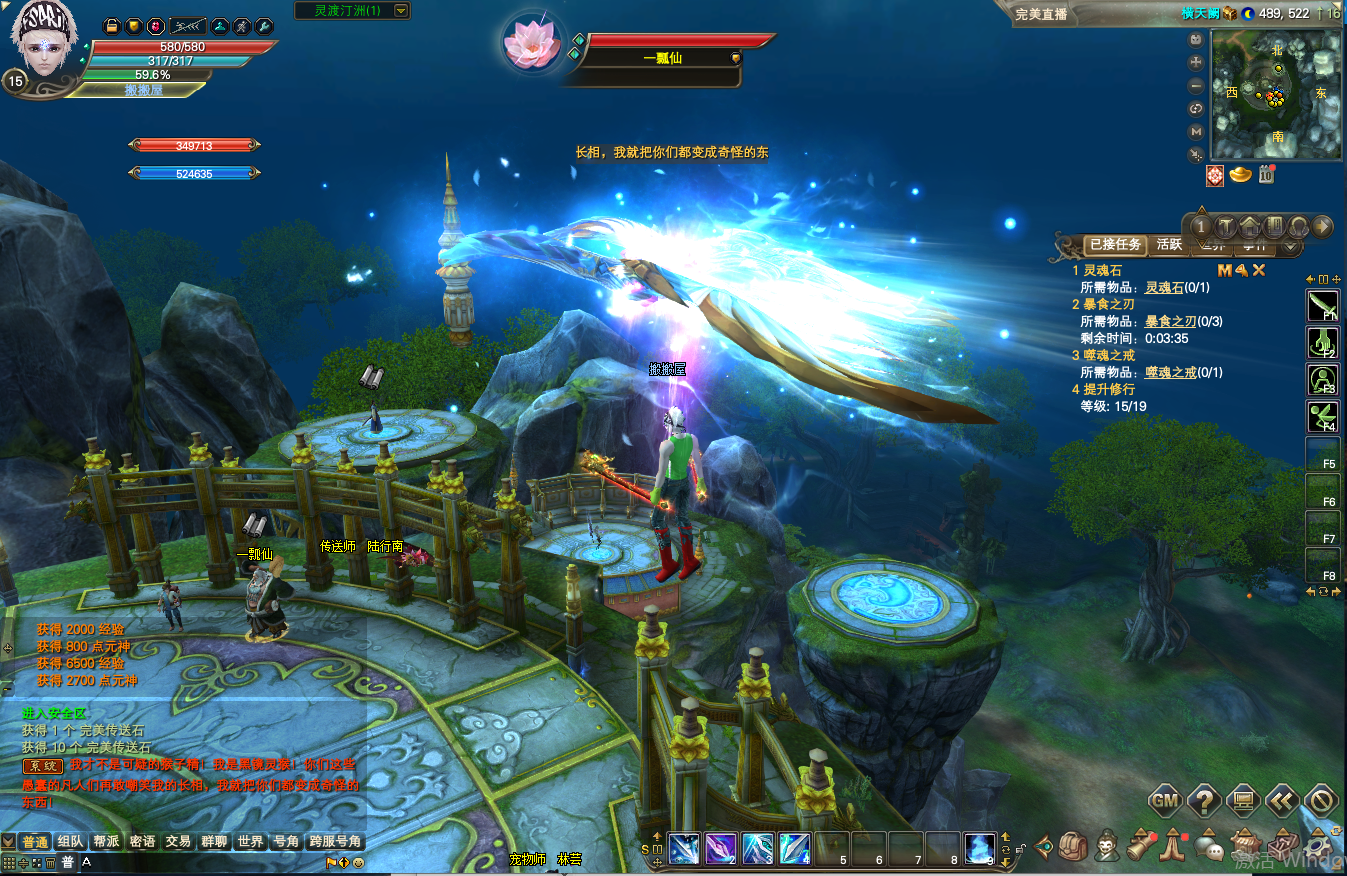Use the blue flame skill in slot 9

click(979, 849)
